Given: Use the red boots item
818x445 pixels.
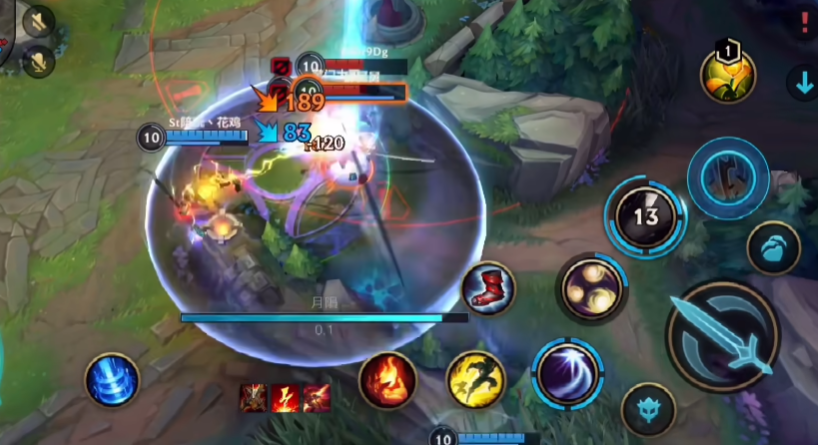Looking at the screenshot, I should click(489, 289).
